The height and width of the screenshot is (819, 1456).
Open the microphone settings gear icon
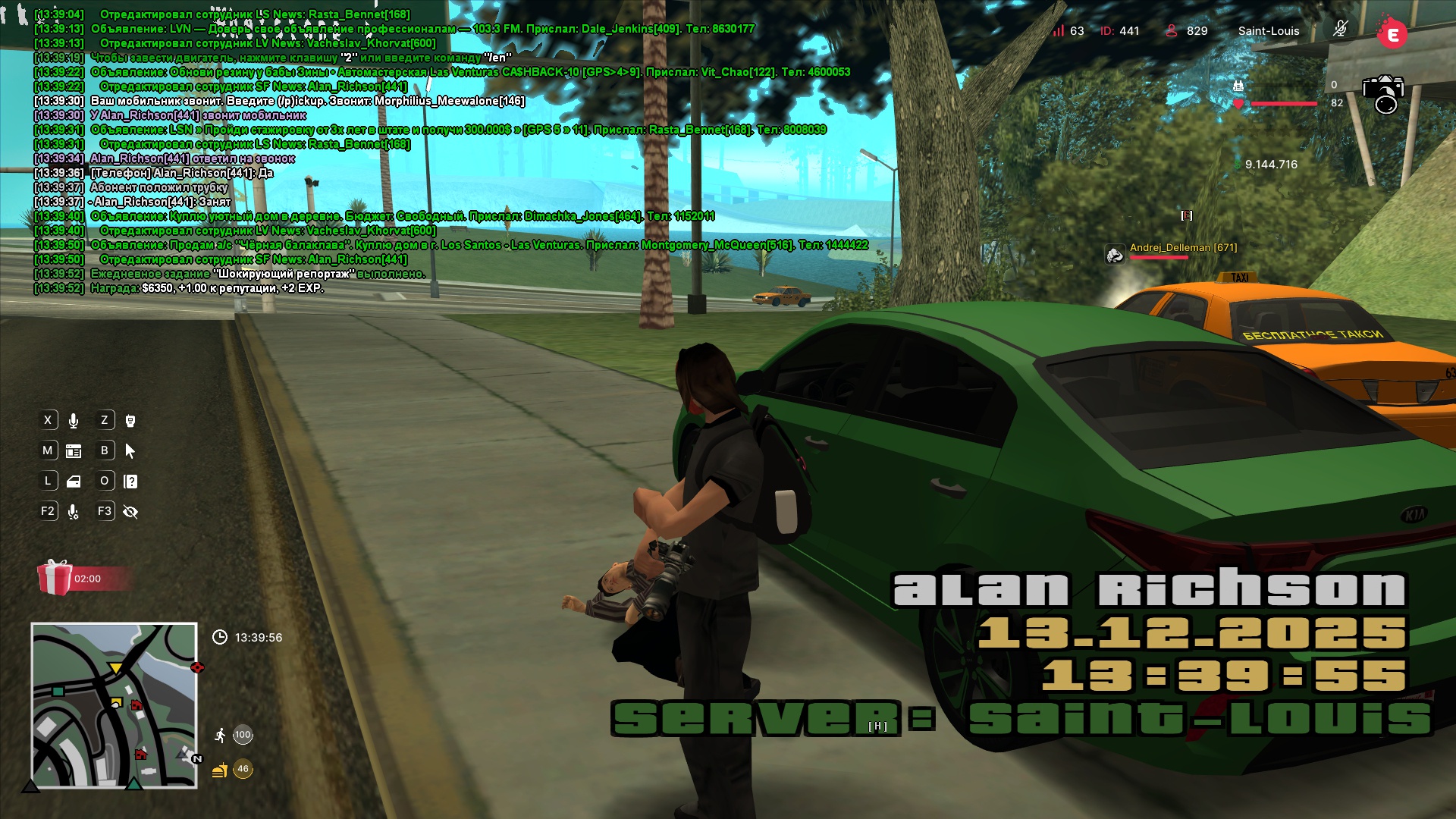74,513
